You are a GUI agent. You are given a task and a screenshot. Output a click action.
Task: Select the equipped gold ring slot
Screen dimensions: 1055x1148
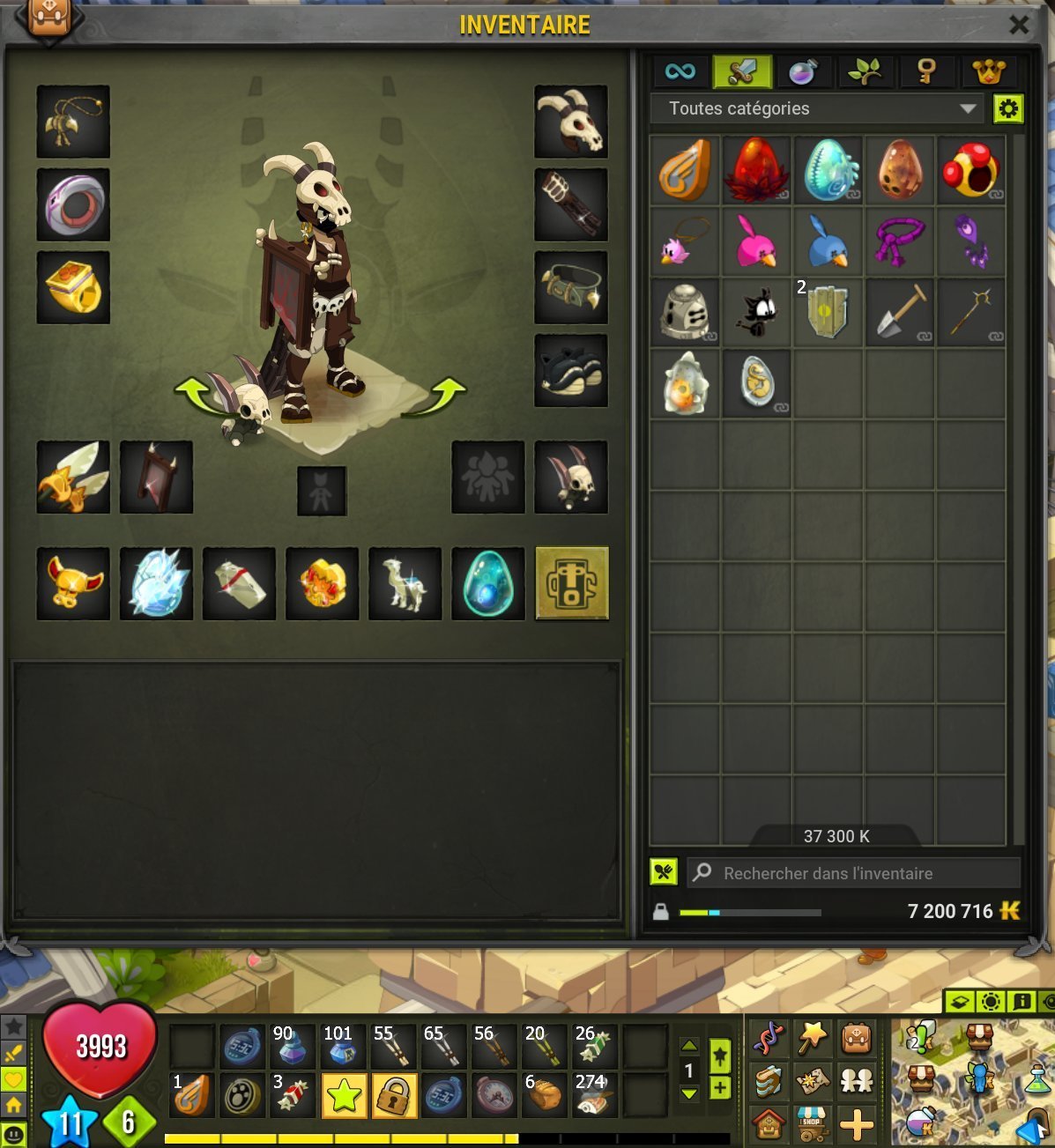coord(73,287)
